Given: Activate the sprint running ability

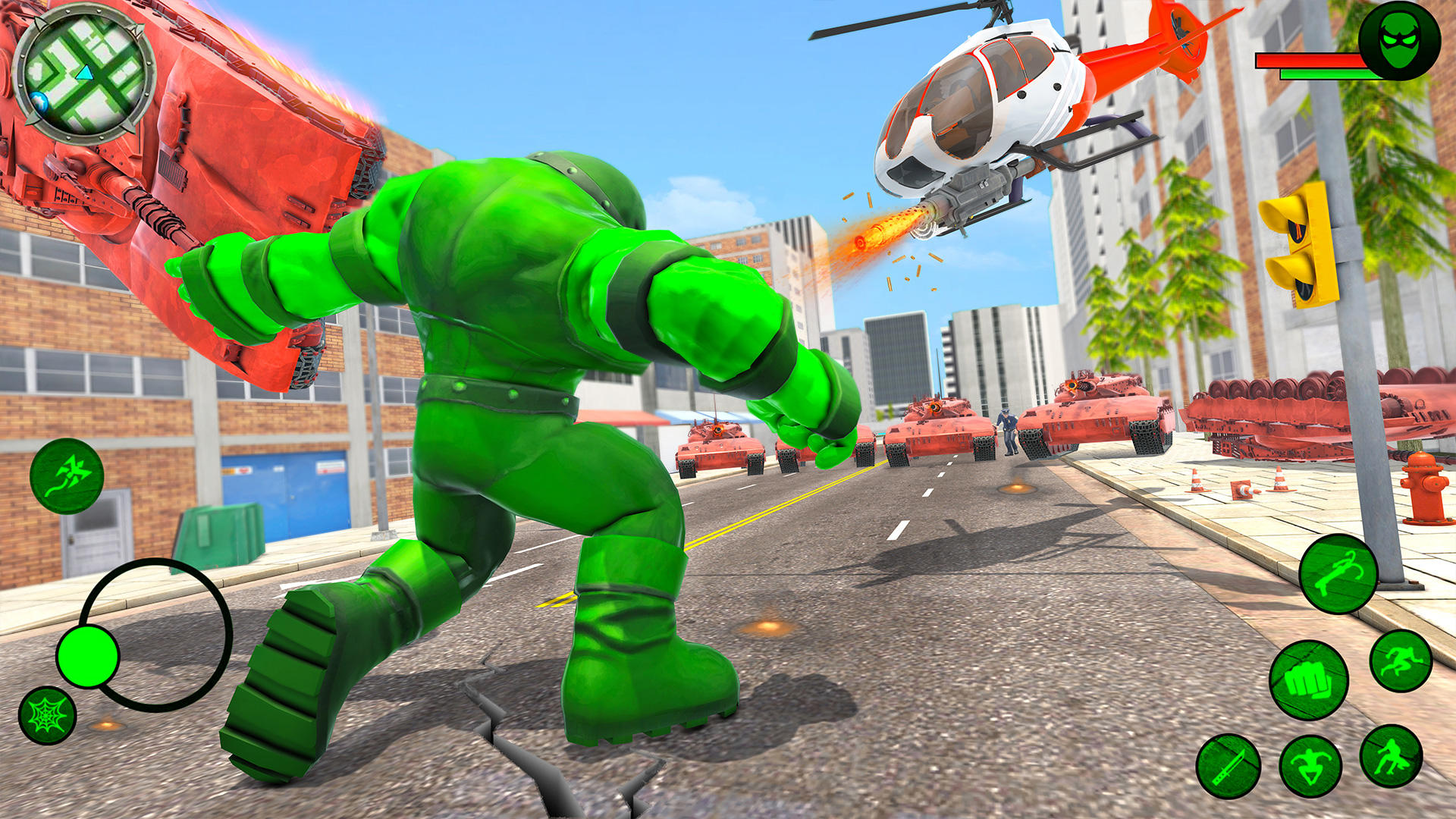Looking at the screenshot, I should pyautogui.click(x=1401, y=662).
